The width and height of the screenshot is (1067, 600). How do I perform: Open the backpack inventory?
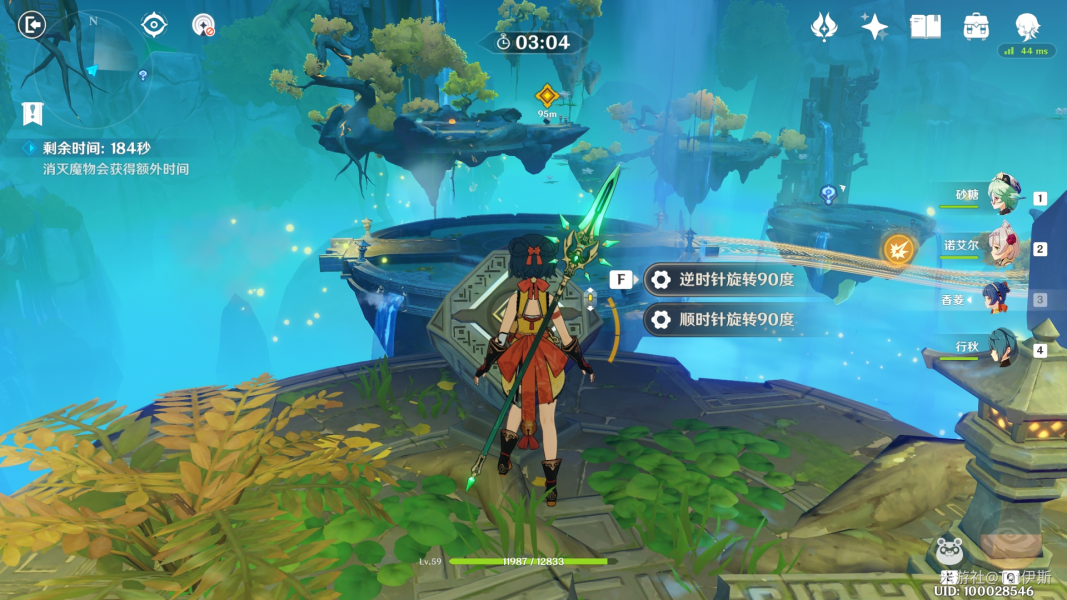pos(976,27)
